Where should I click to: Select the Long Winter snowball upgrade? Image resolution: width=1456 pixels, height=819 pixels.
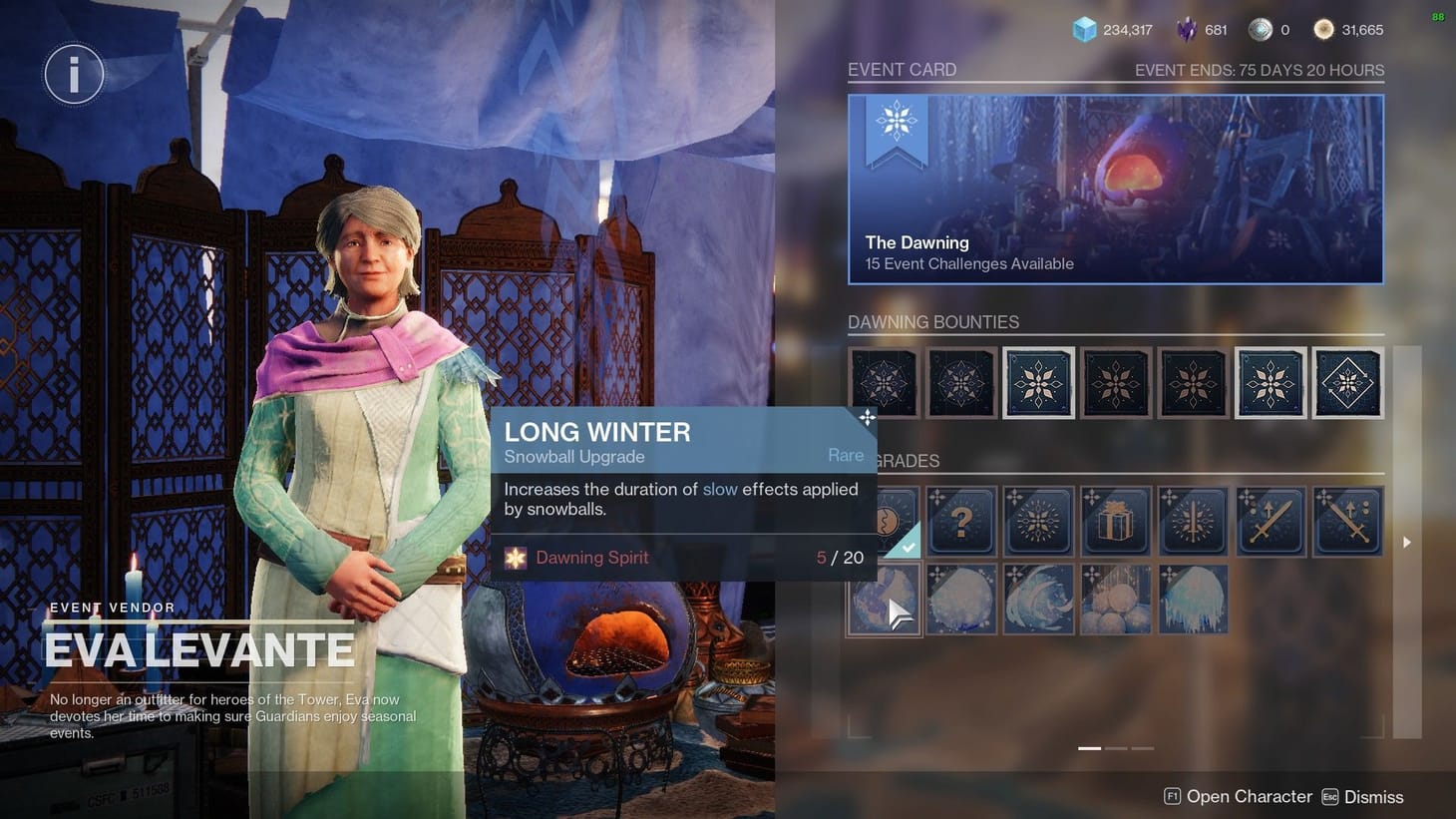point(884,599)
